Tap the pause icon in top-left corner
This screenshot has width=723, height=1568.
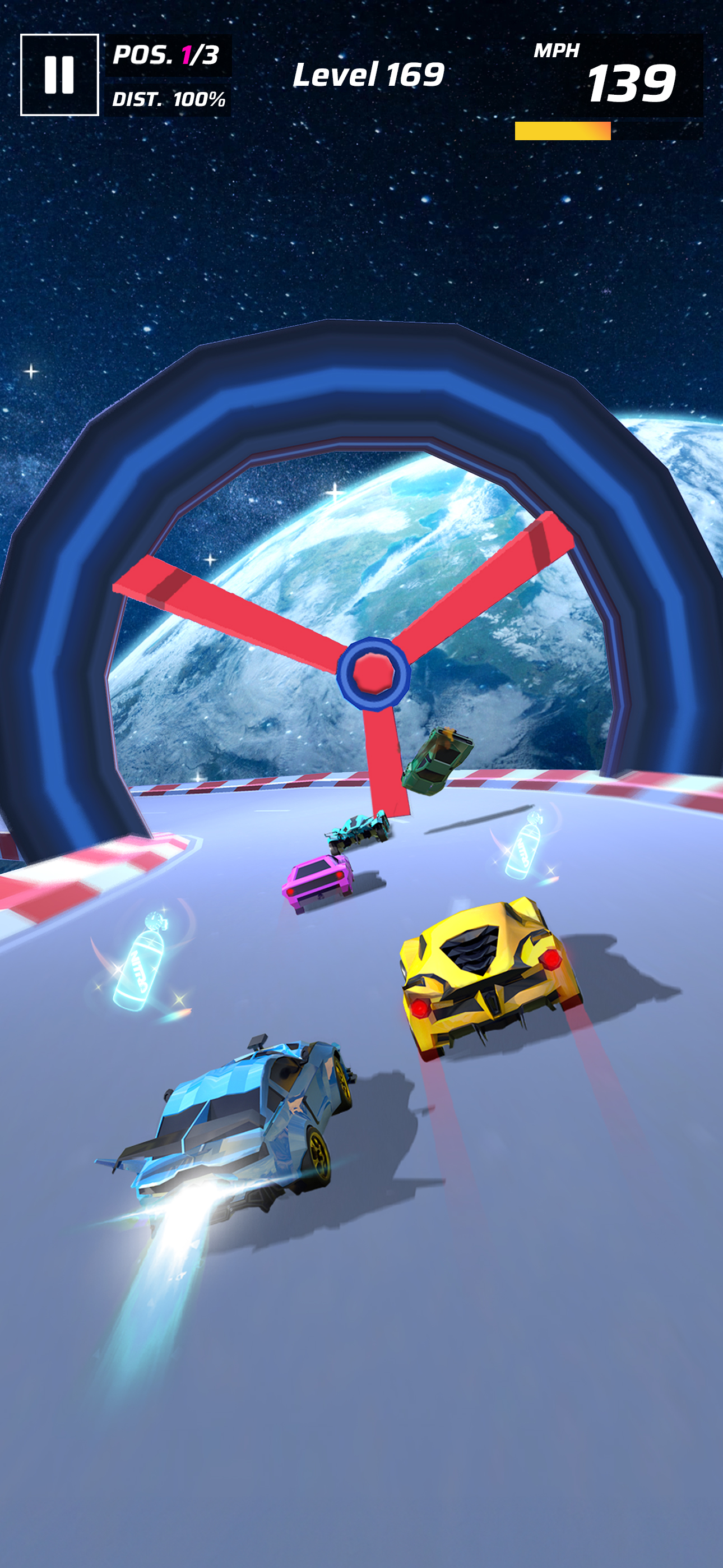(x=59, y=76)
